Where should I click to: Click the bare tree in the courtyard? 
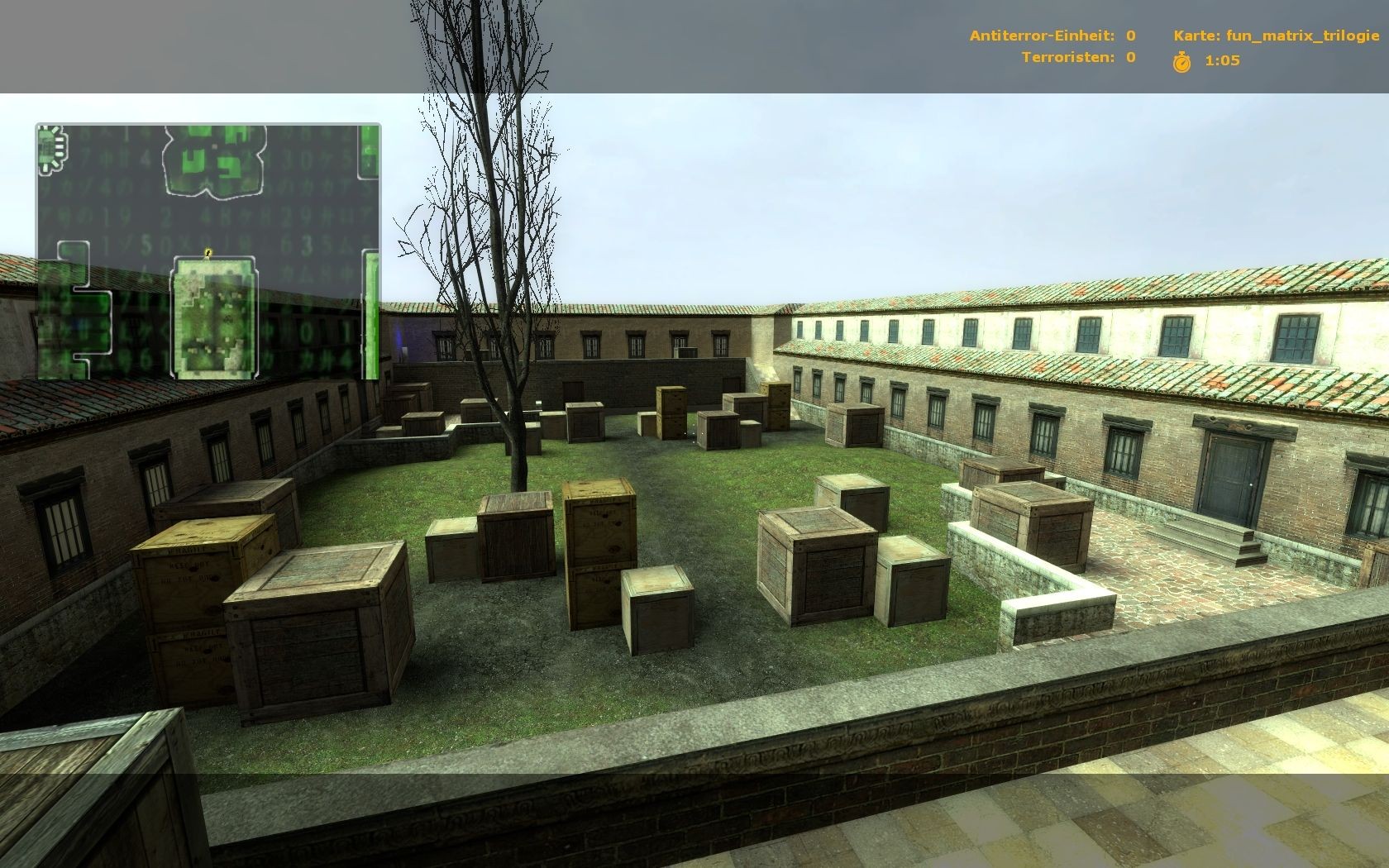513,331
